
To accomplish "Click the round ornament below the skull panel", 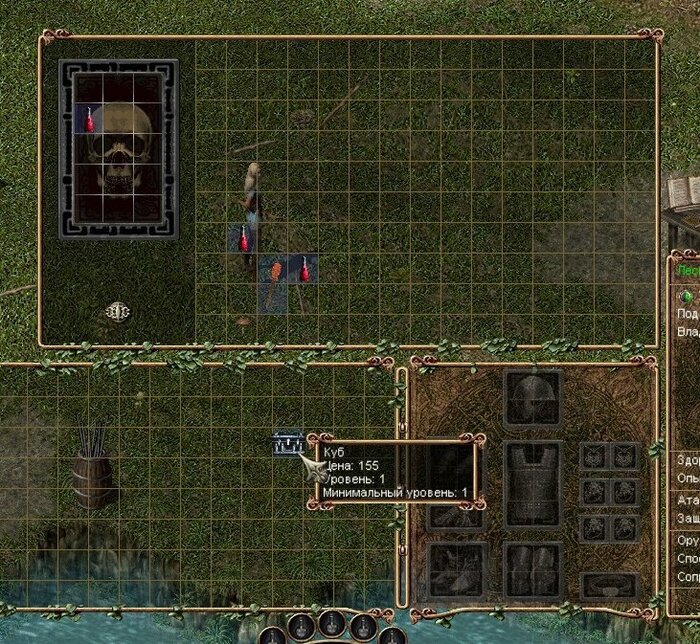I will [118, 312].
